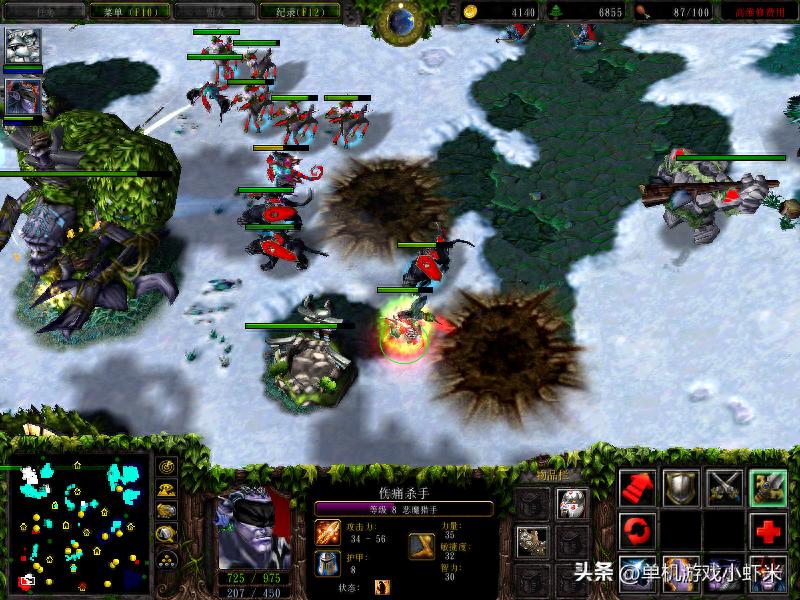Screen dimensions: 800x600
Task: Issue the red arrow Move command
Action: point(637,487)
